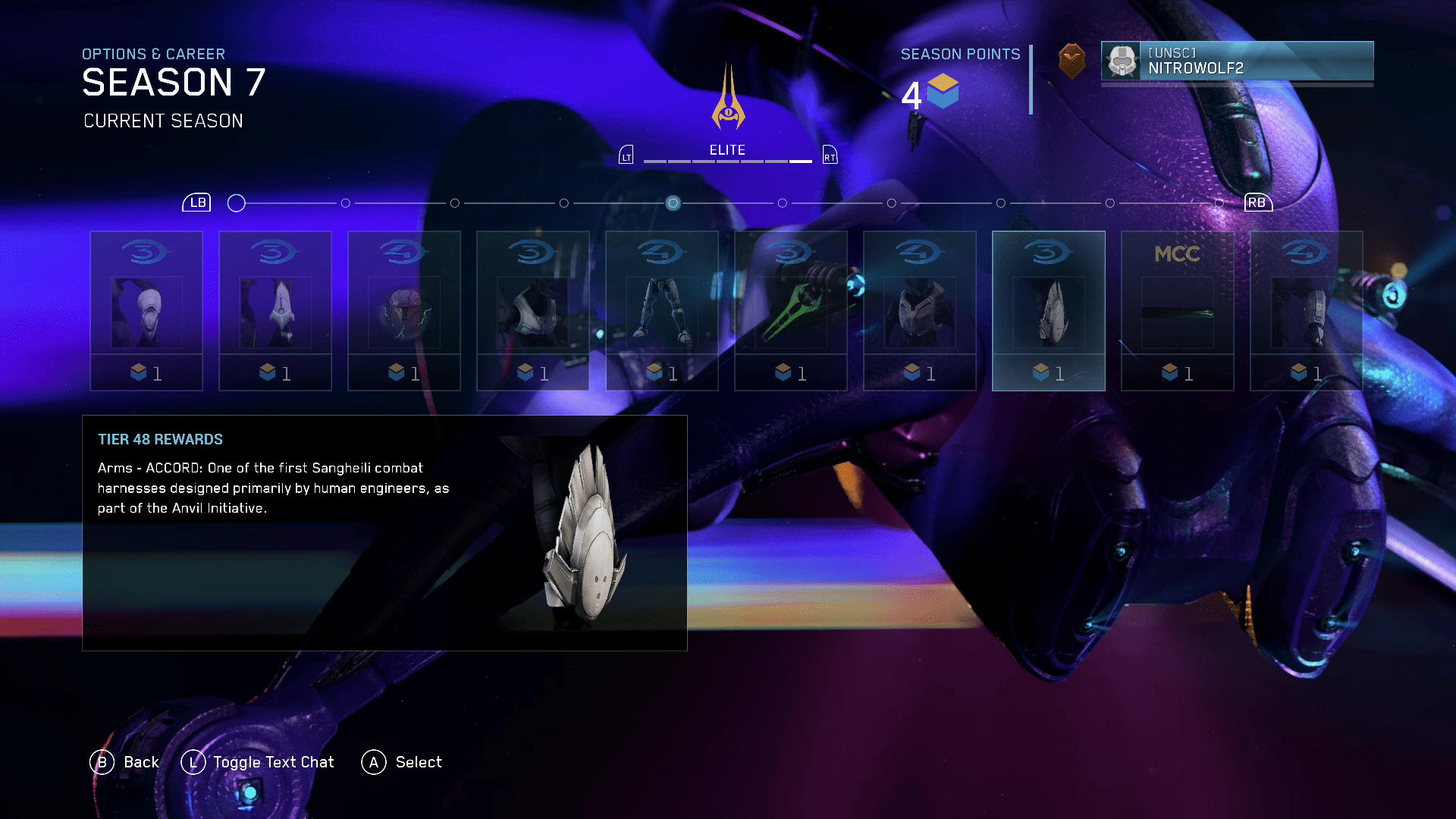Choose the green energy sword reward
Viewport: 1456px width, 819px height.
791,311
